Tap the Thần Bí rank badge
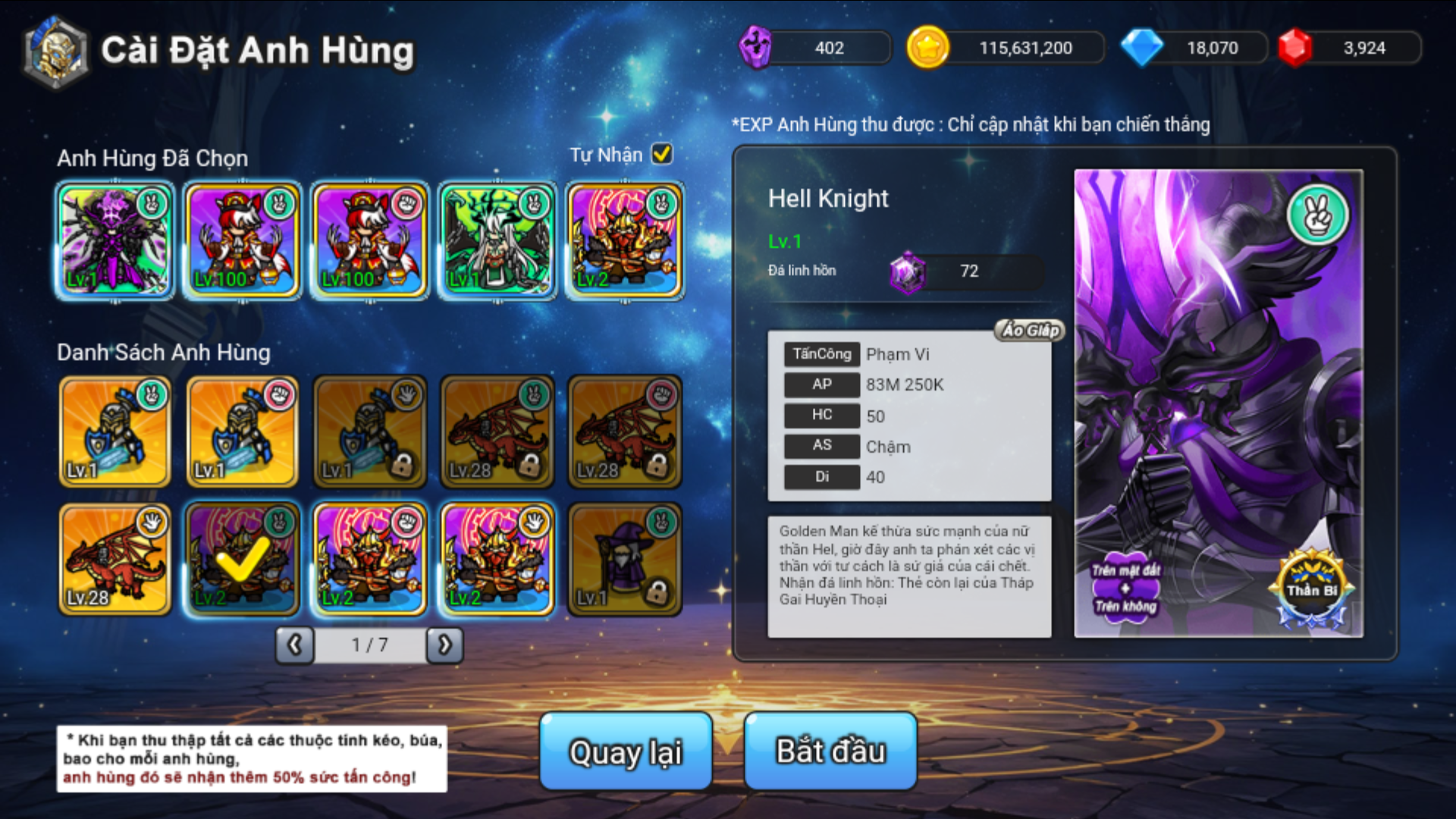Screen dimensions: 1456x819 tap(1312, 590)
